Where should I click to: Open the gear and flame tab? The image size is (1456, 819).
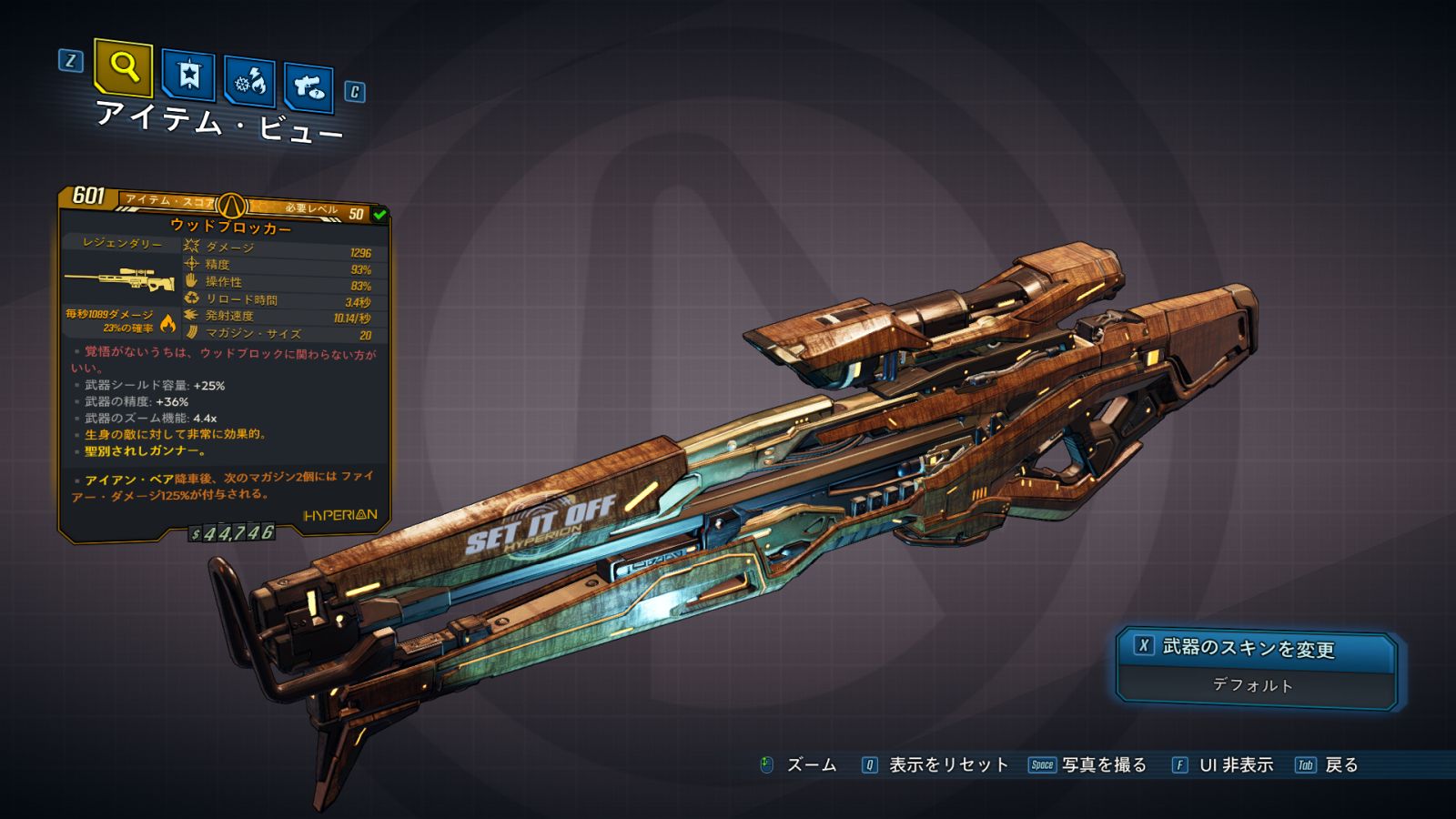click(x=250, y=82)
